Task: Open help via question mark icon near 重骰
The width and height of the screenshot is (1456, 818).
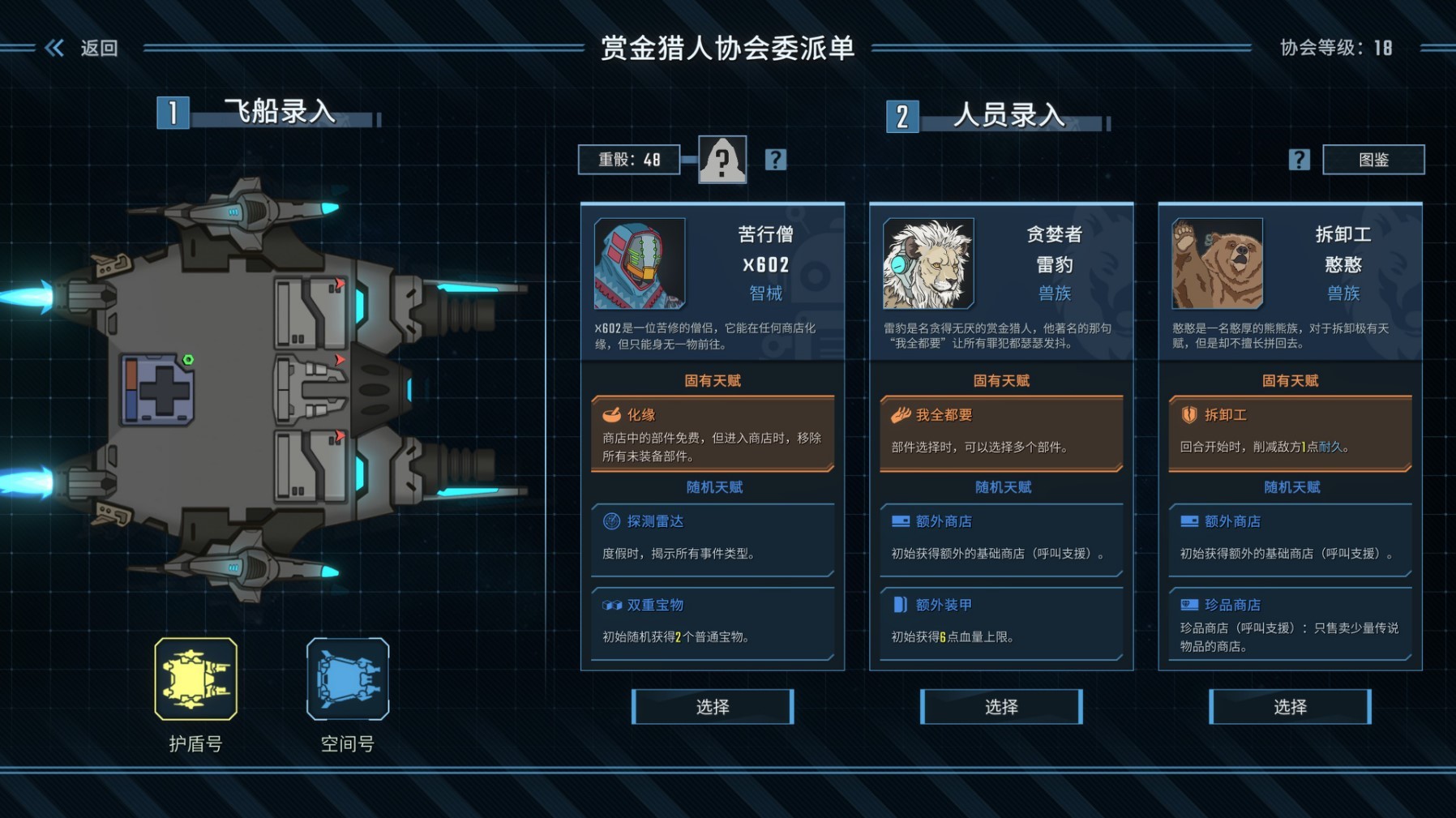Action: point(777,160)
